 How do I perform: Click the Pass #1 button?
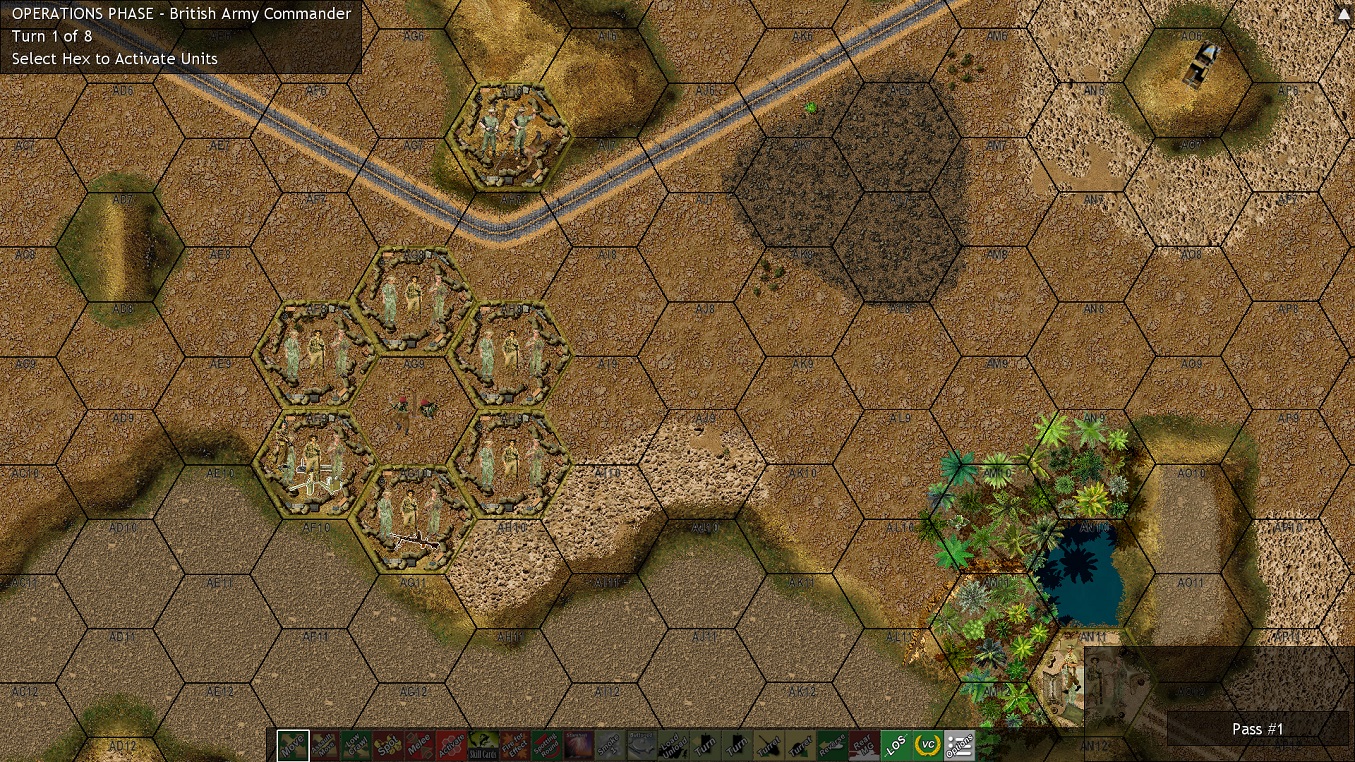pyautogui.click(x=1257, y=729)
